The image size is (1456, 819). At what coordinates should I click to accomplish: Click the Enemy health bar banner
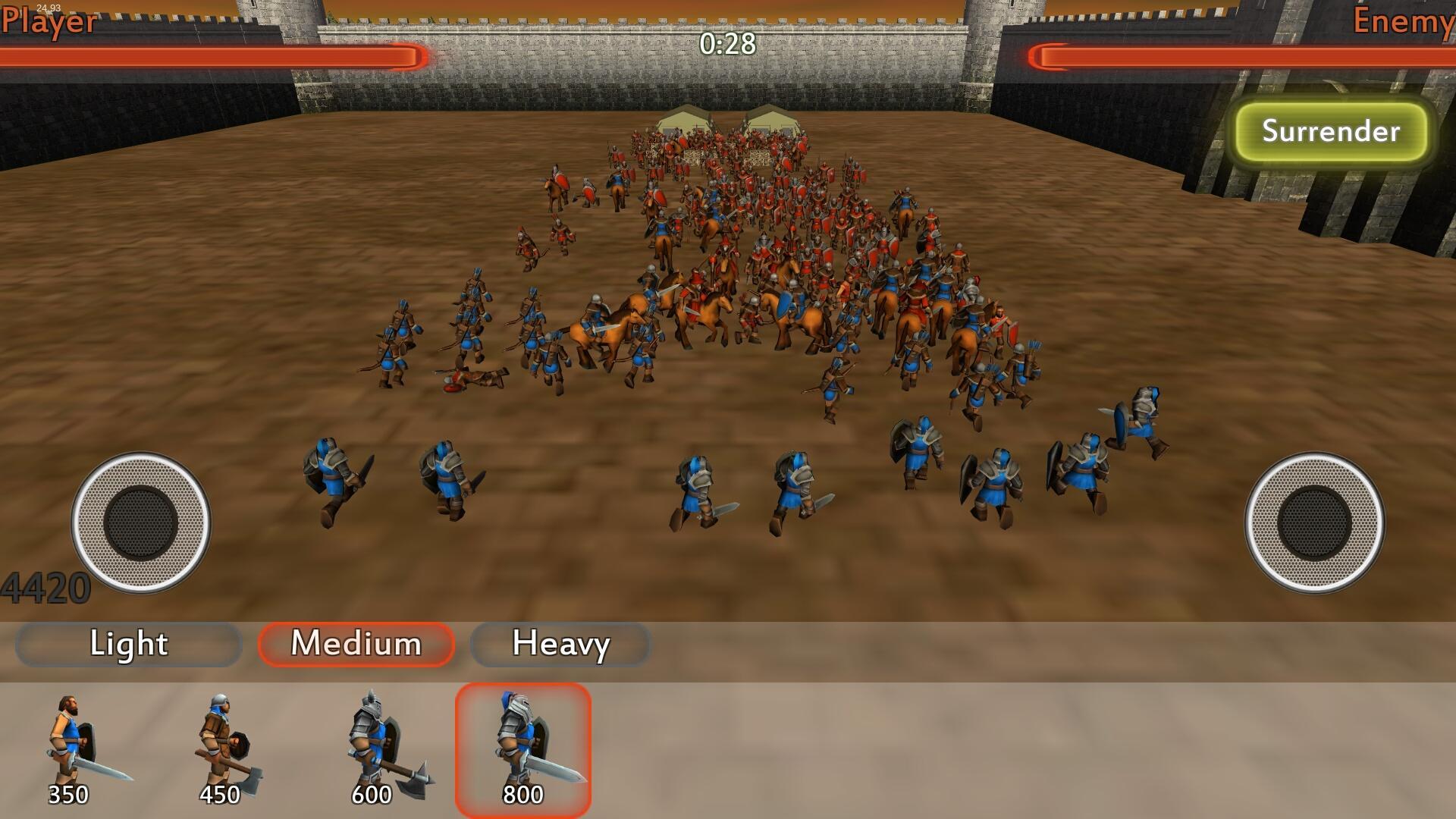pyautogui.click(x=1244, y=53)
